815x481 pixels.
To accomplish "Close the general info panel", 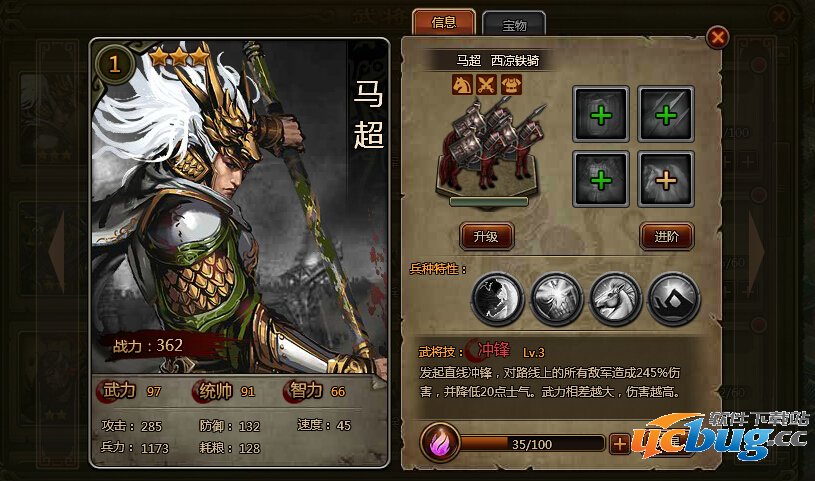I will [x=717, y=39].
